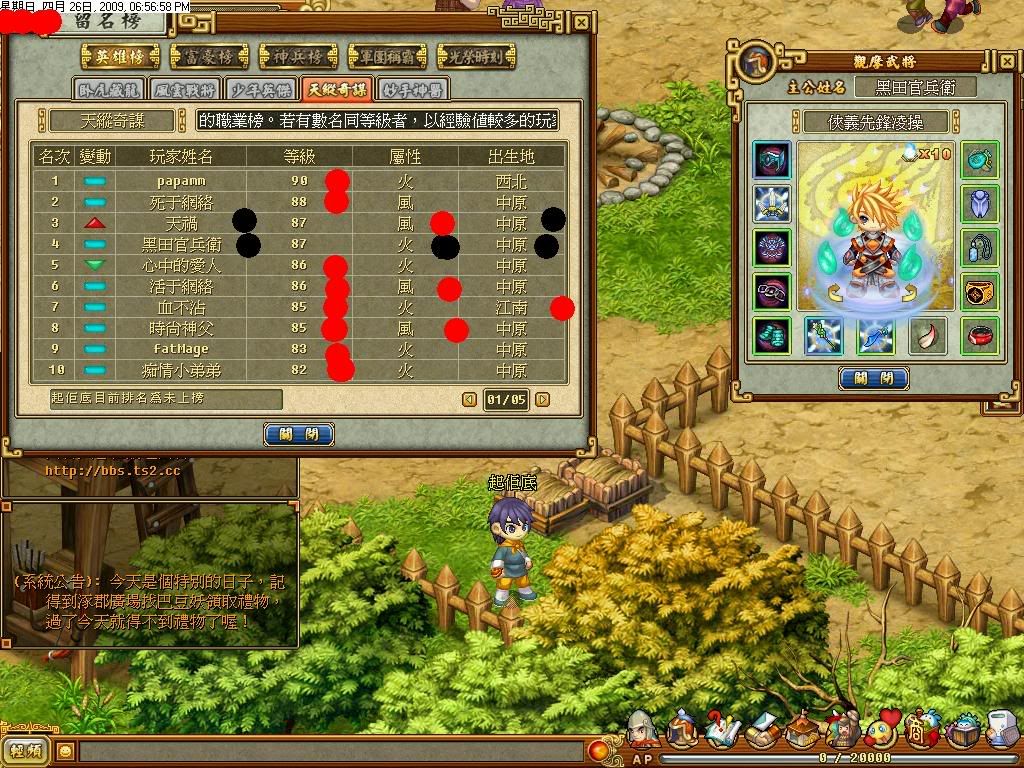Image resolution: width=1024 pixels, height=768 pixels.
Task: Select the FatMage ranking row
Action: click(x=181, y=350)
